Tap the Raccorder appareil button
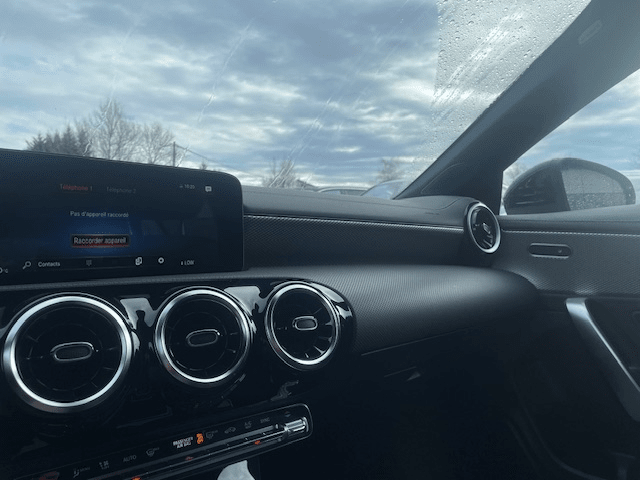640x480 pixels. tap(100, 241)
